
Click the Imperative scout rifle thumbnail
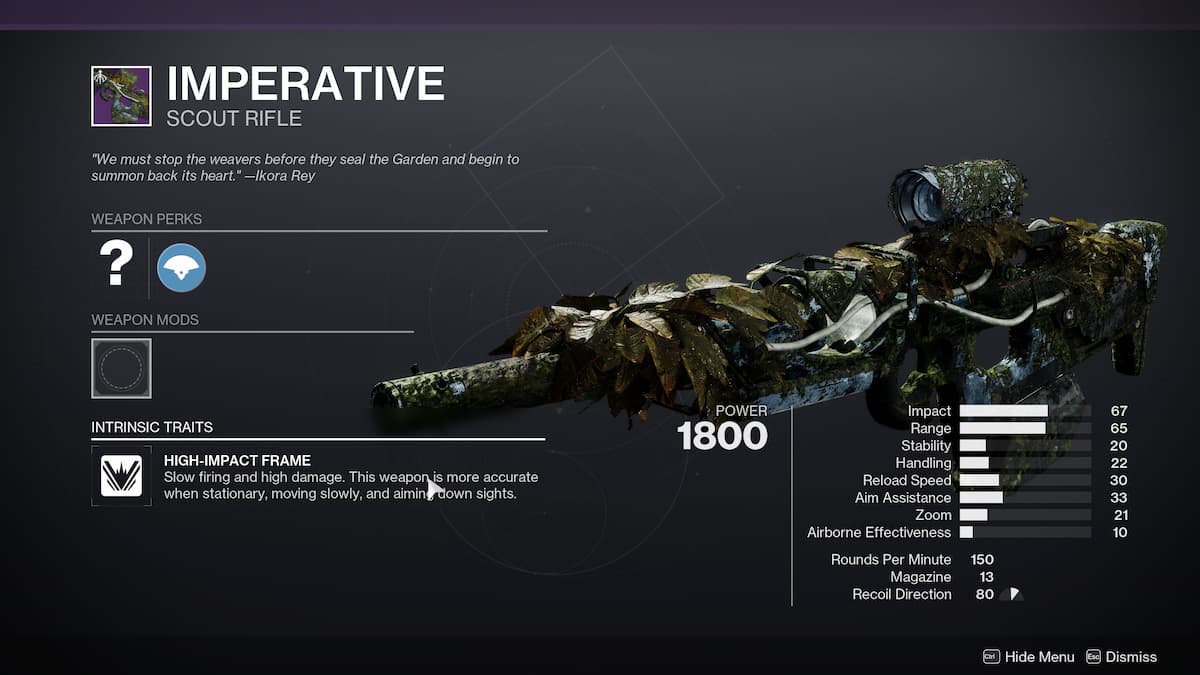121,96
